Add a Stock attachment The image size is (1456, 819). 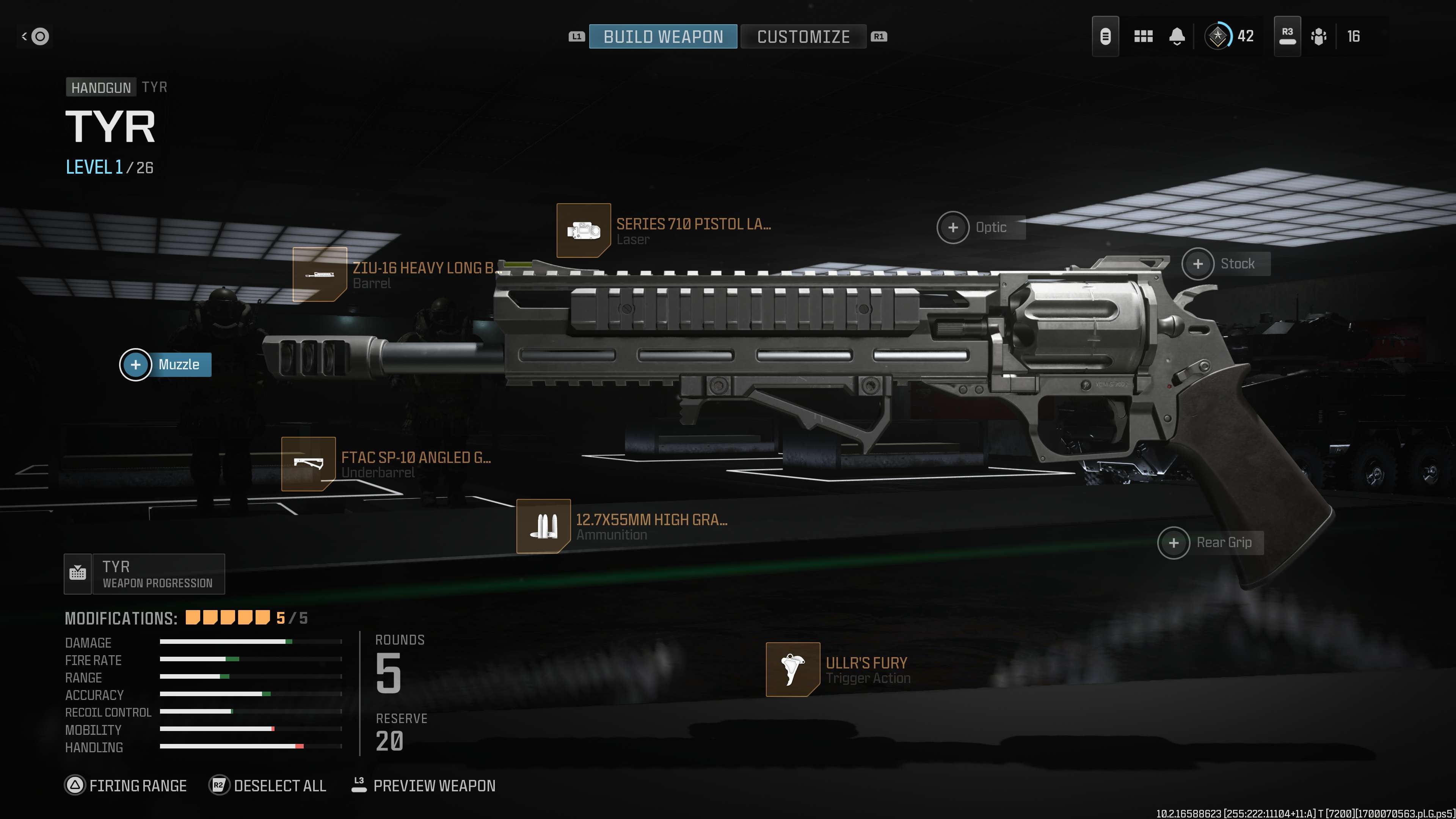[x=1198, y=264]
